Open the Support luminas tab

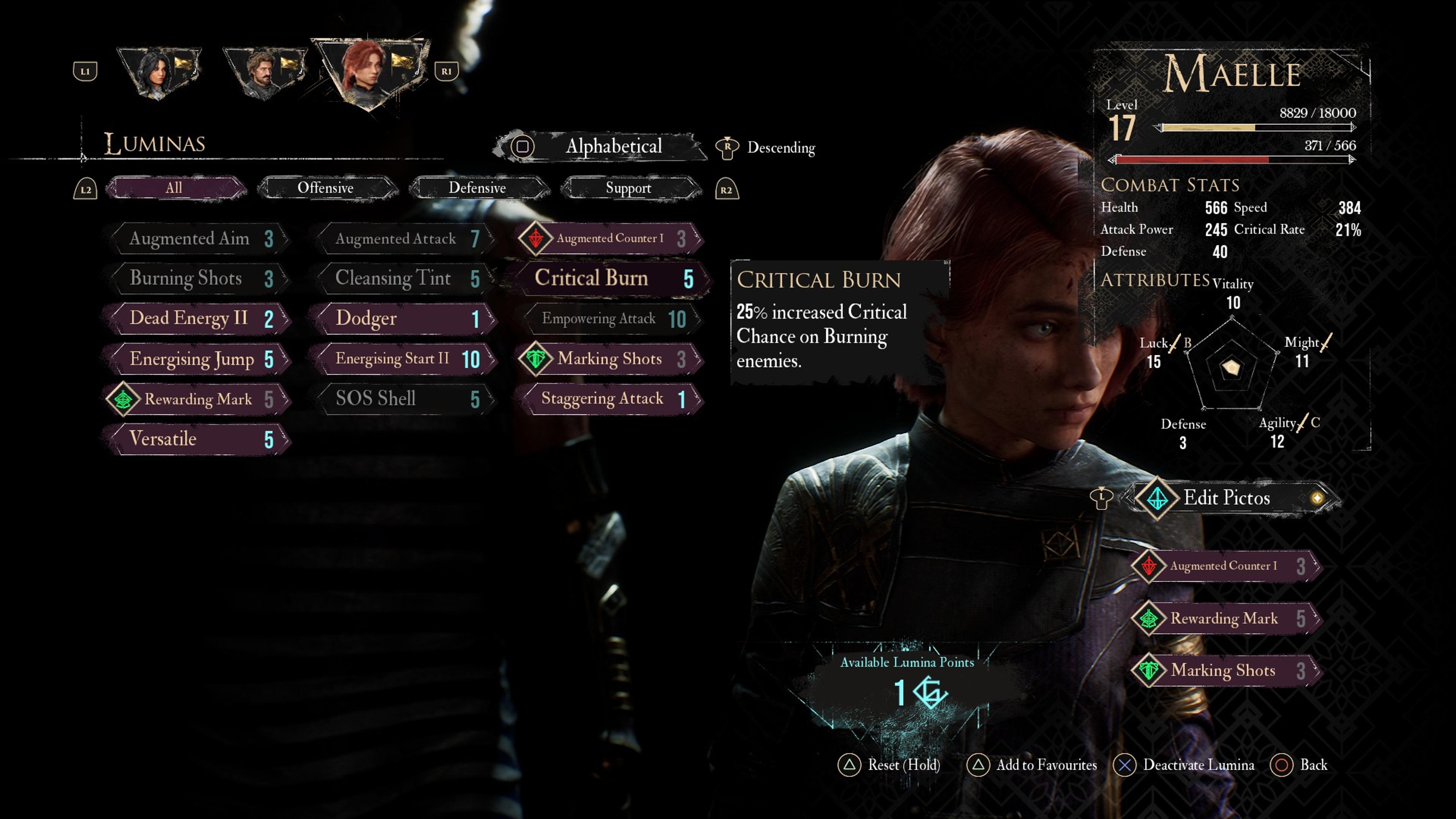[629, 188]
